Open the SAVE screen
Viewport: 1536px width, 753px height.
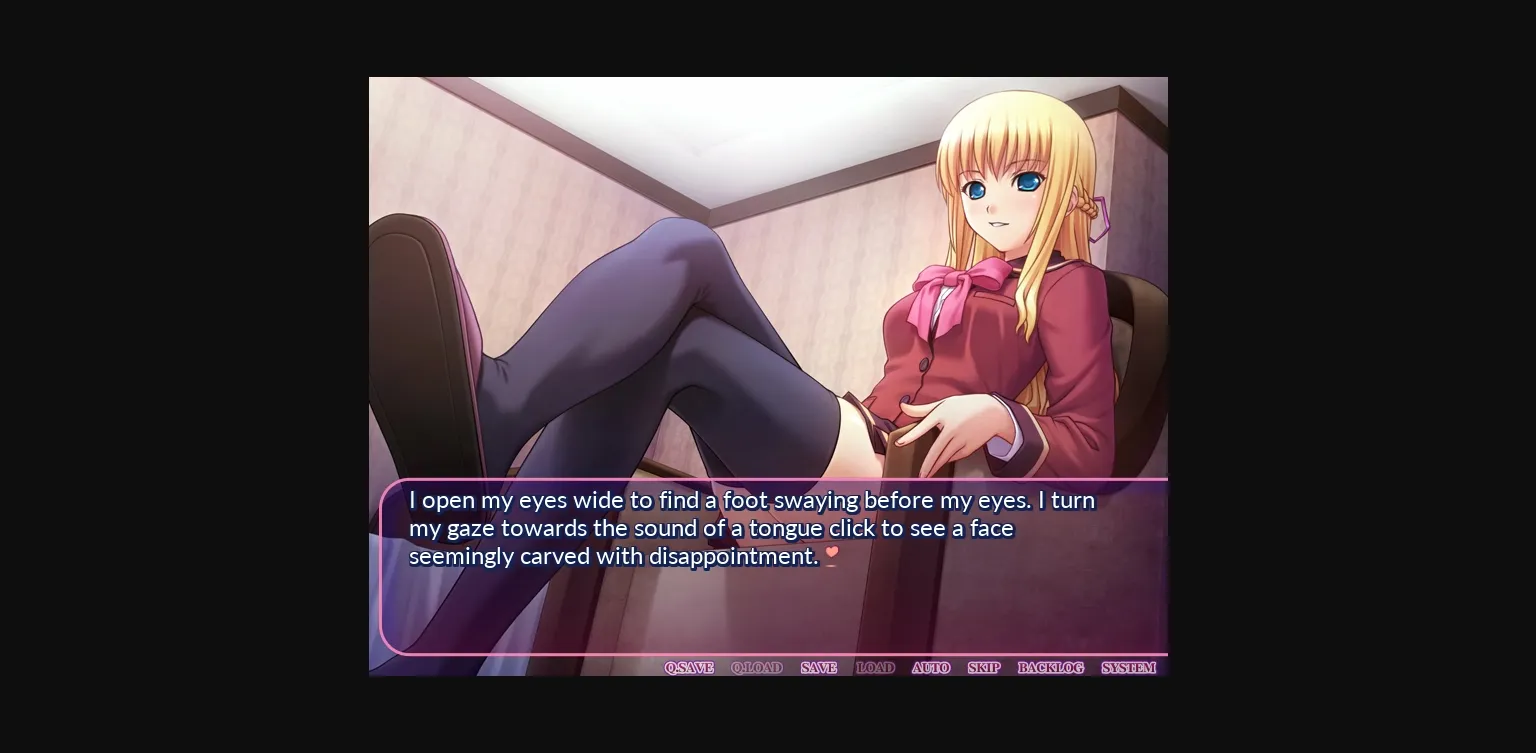[x=818, y=667]
